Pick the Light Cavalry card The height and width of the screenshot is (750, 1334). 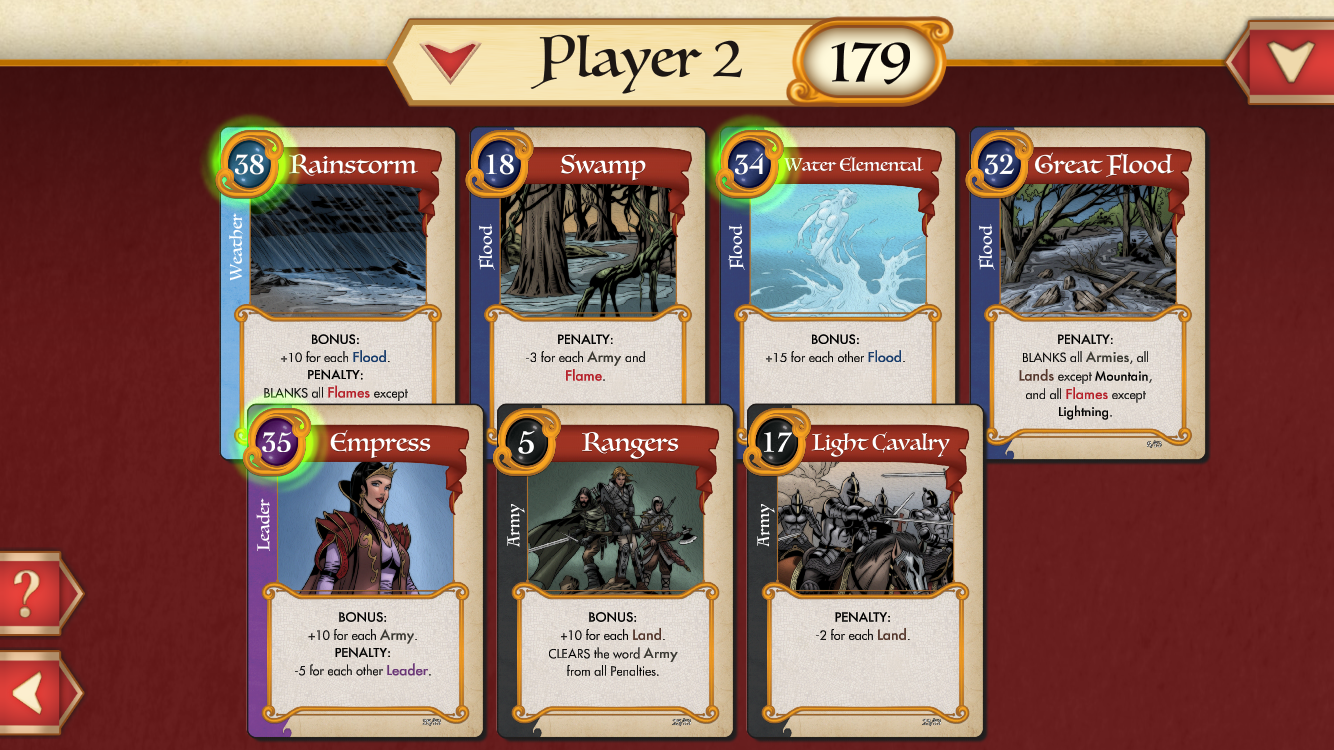coord(866,570)
